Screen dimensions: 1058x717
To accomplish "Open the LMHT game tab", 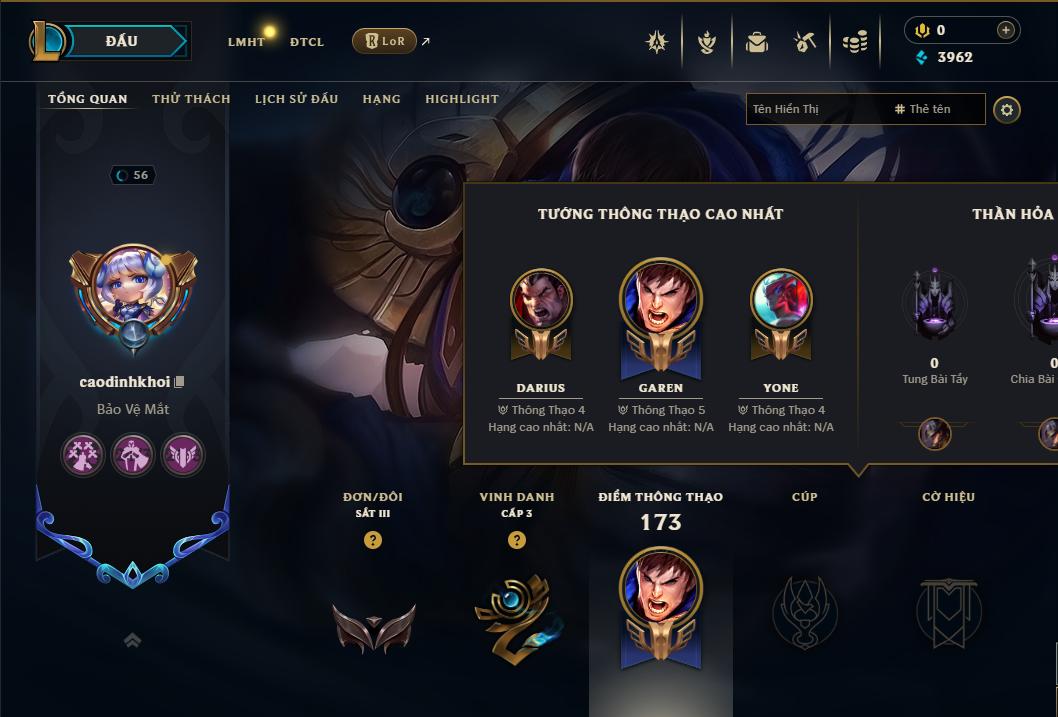I will click(x=246, y=42).
